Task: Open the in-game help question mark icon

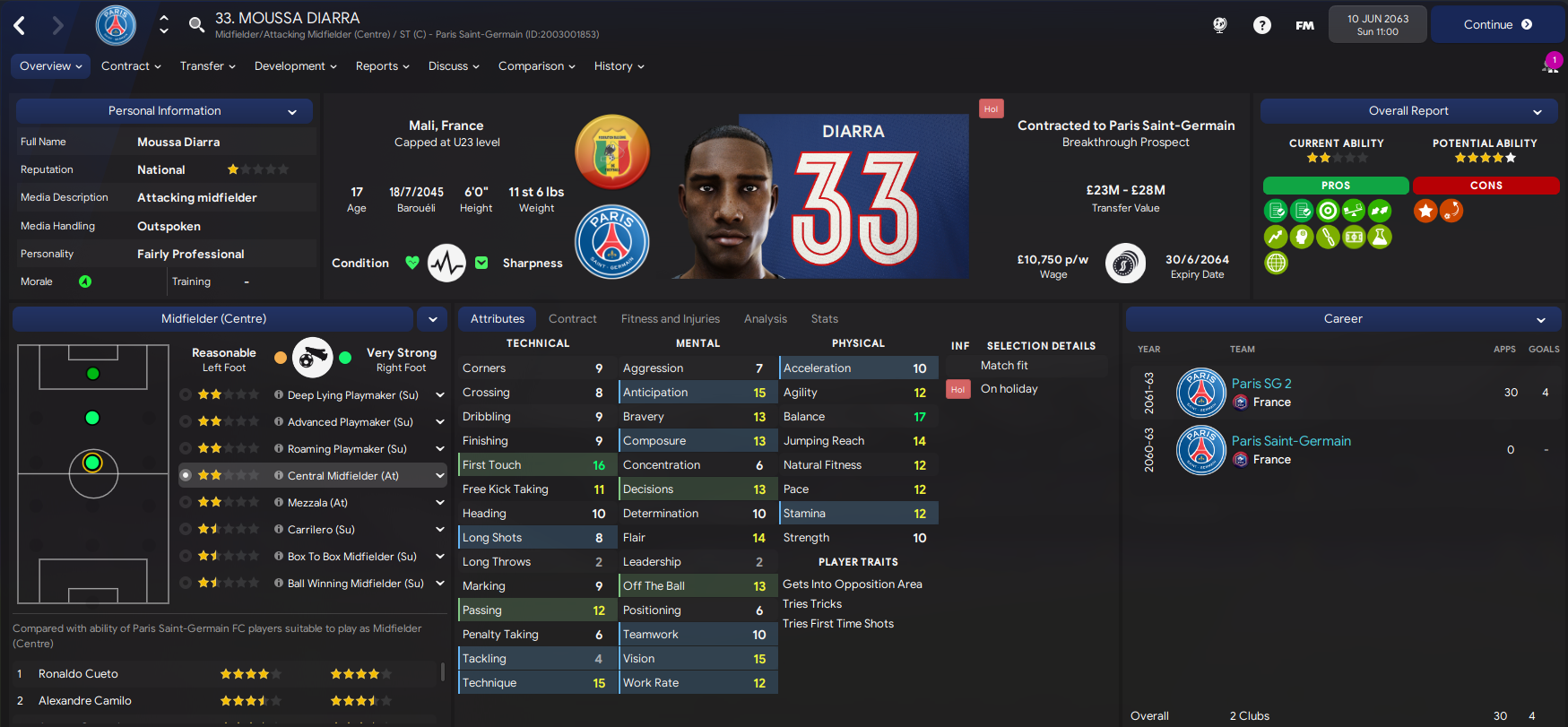Action: [1261, 25]
